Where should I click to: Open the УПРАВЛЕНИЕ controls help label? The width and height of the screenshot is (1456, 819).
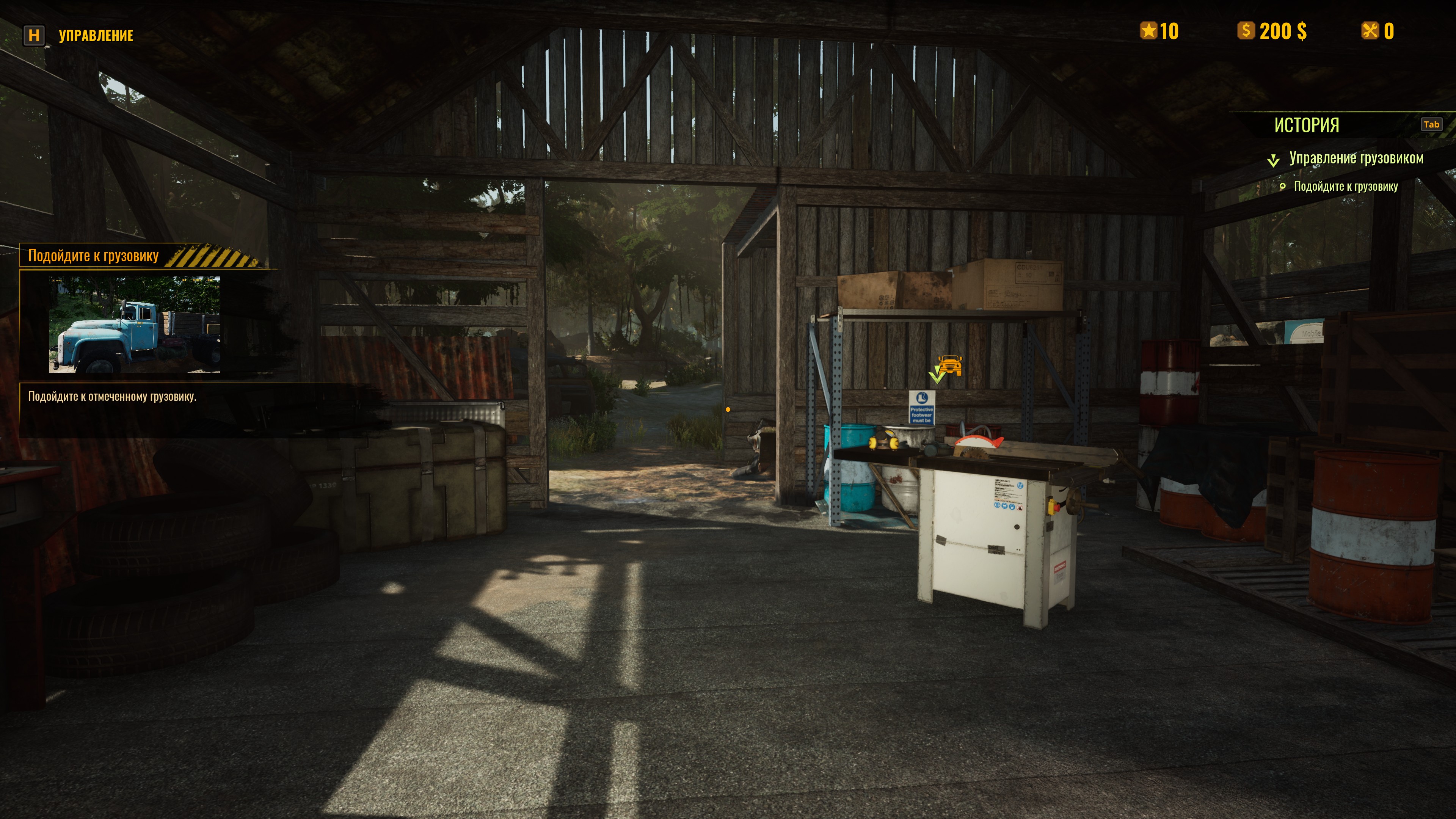click(96, 36)
